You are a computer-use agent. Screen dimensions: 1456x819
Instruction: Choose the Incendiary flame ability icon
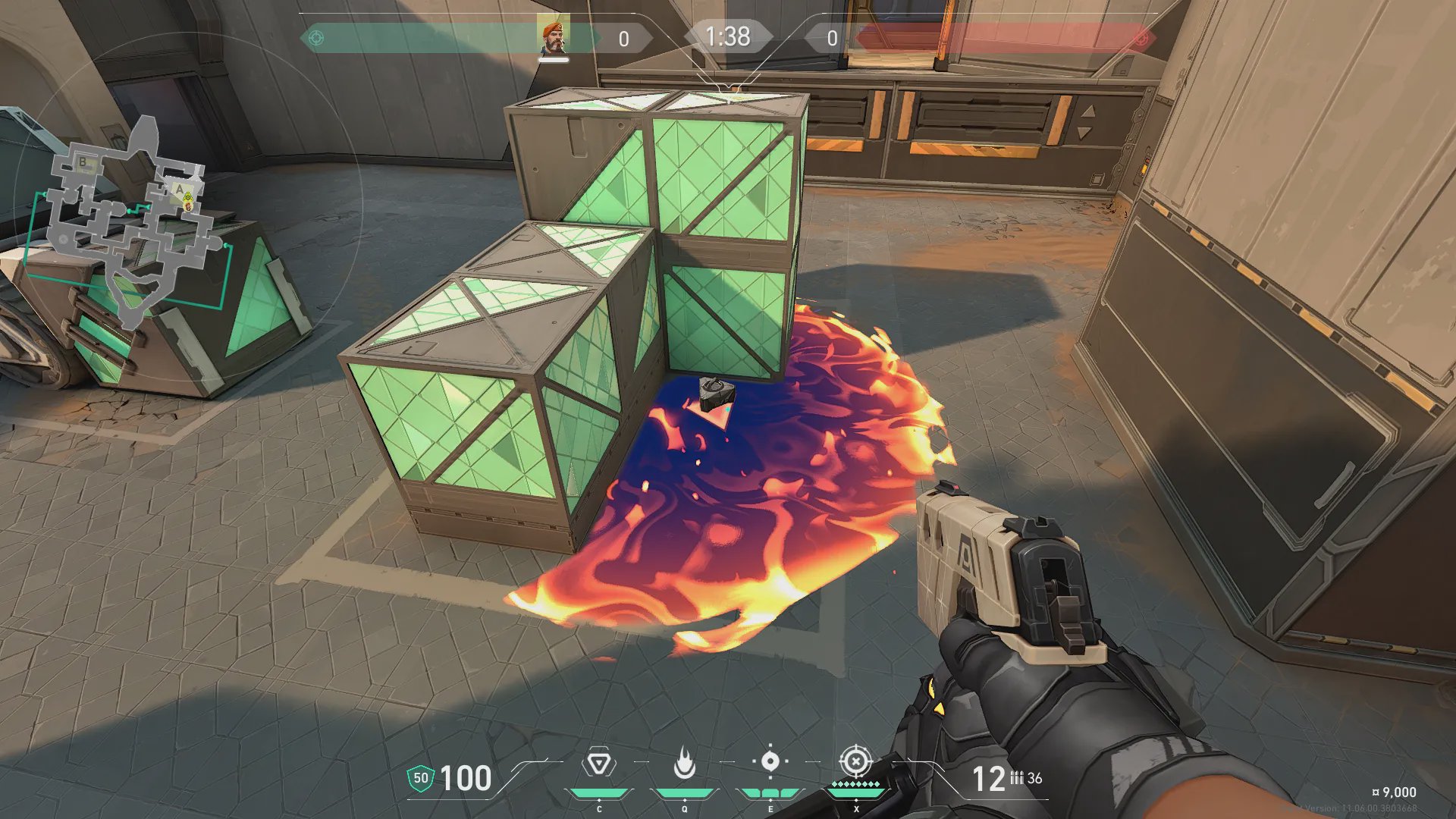point(684,763)
